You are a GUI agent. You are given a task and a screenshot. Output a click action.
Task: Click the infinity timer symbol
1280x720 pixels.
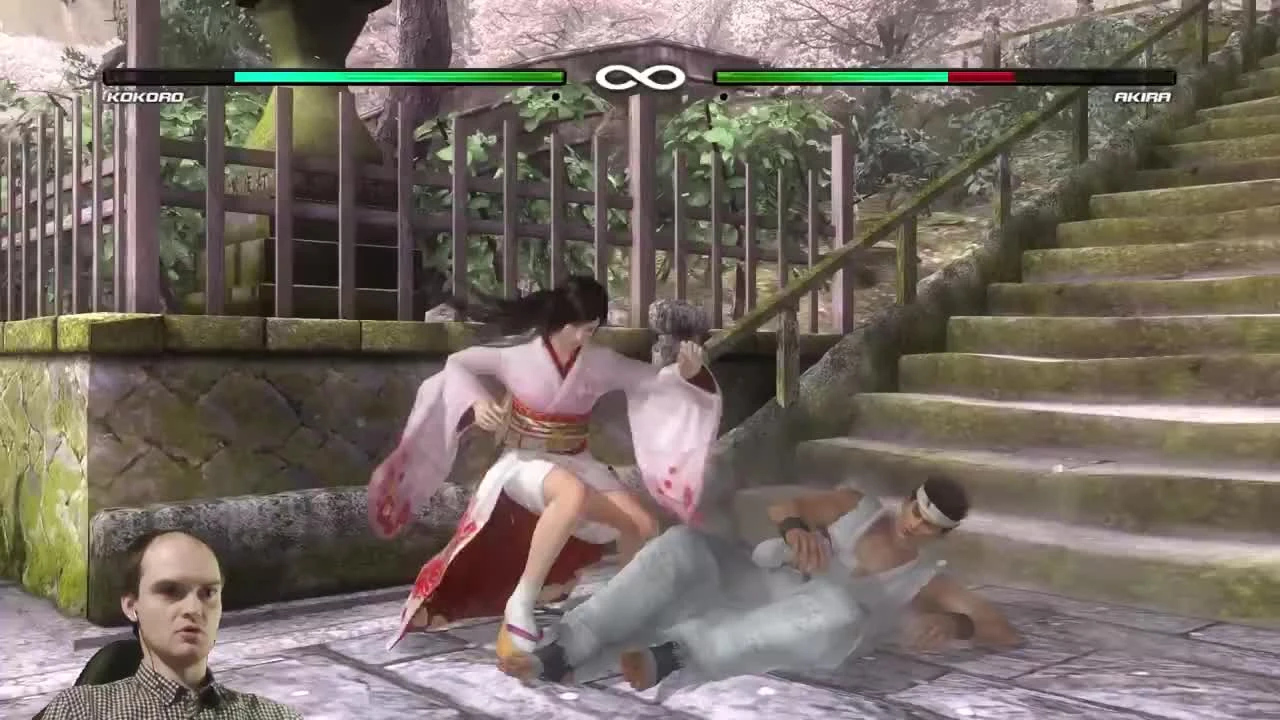(640, 75)
